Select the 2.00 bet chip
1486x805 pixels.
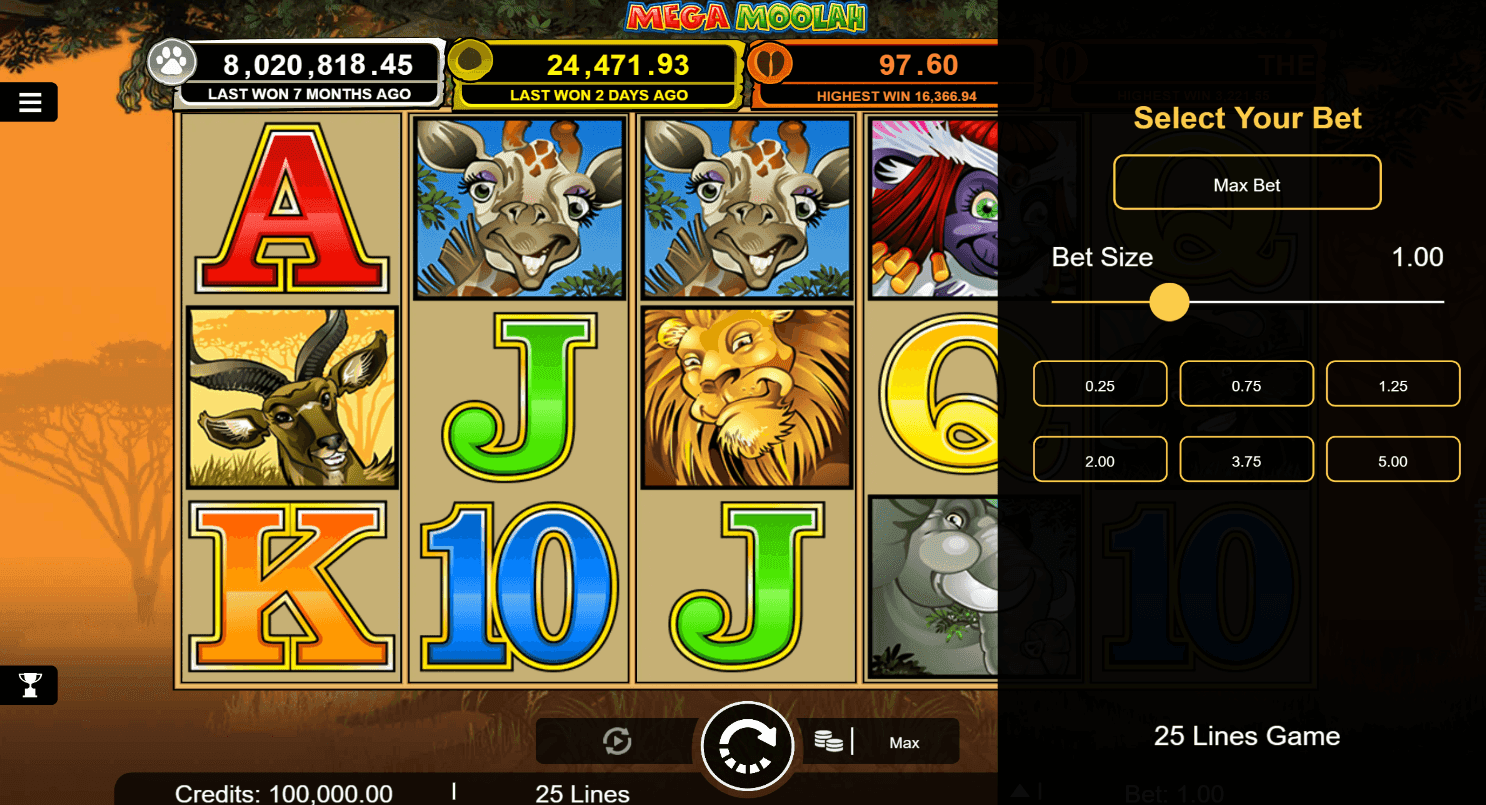pyautogui.click(x=1099, y=459)
